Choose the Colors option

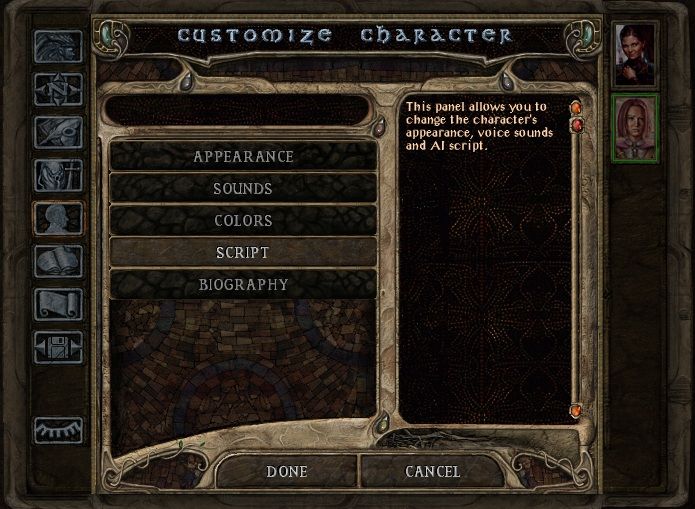tap(243, 220)
